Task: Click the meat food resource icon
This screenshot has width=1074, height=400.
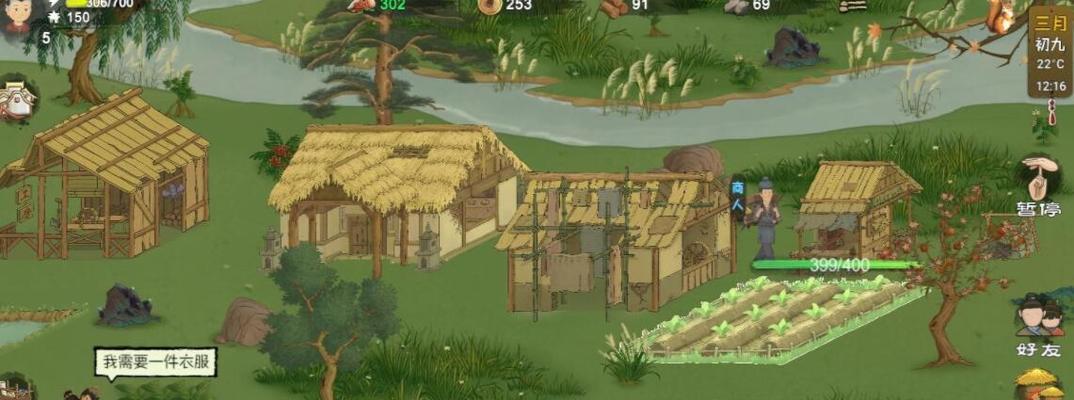Action: [361, 5]
